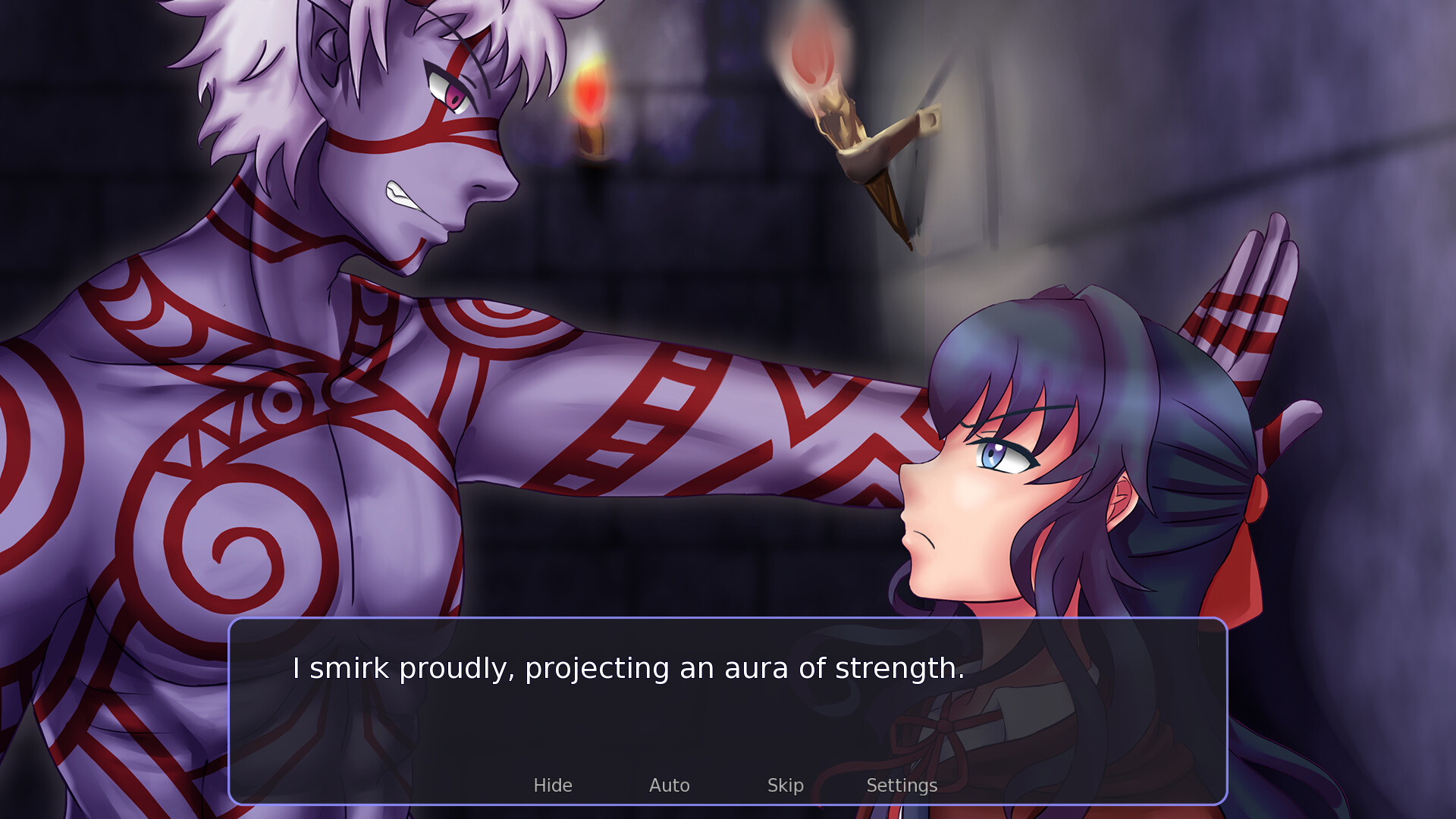Click the Settings label
The image size is (1456, 819).
coord(902,786)
